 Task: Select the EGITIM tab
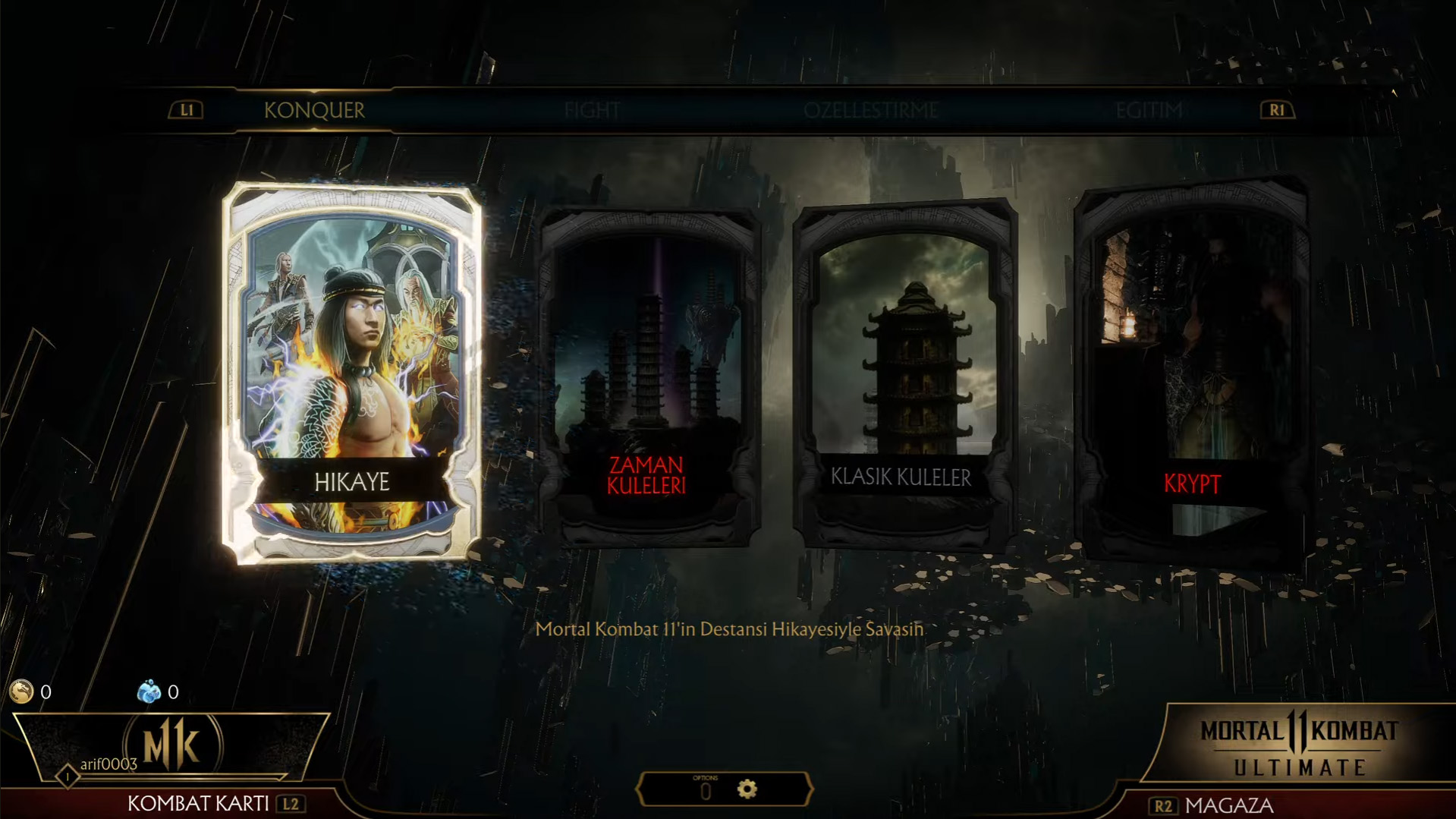coord(1149,111)
